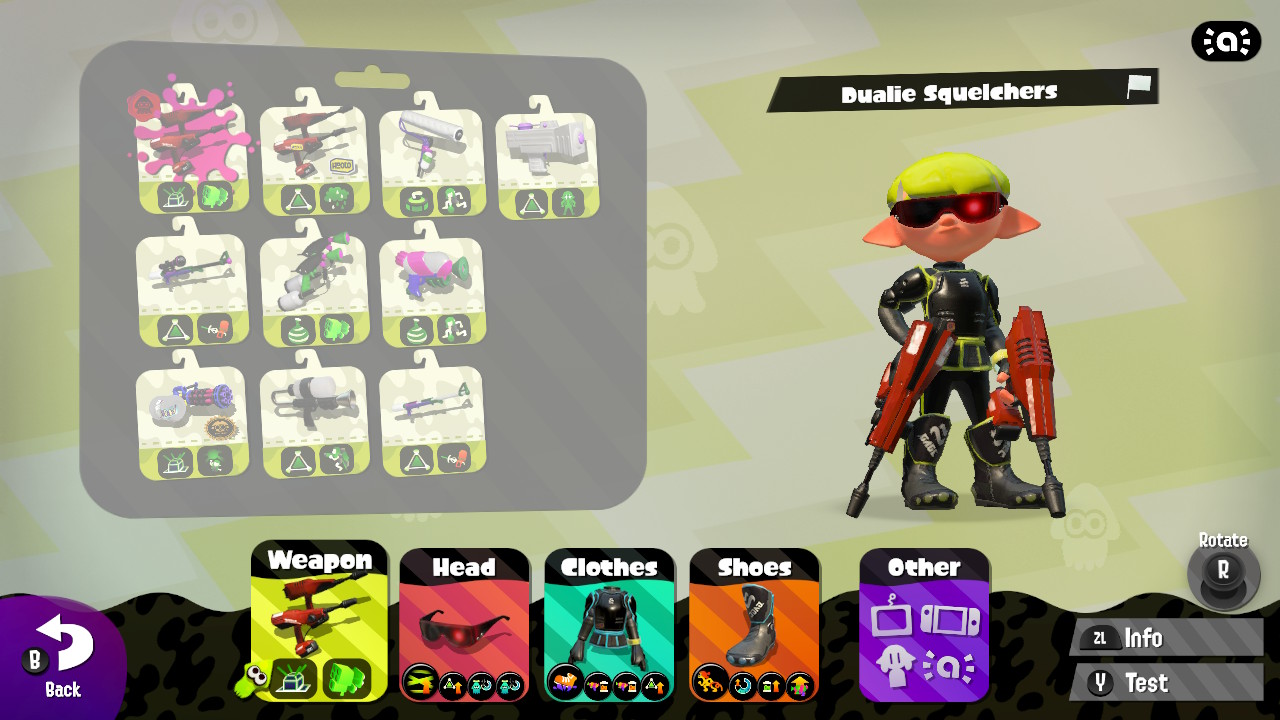The image size is (1280, 720).
Task: Select the equipped weapon marked with pink splat
Action: click(x=192, y=150)
